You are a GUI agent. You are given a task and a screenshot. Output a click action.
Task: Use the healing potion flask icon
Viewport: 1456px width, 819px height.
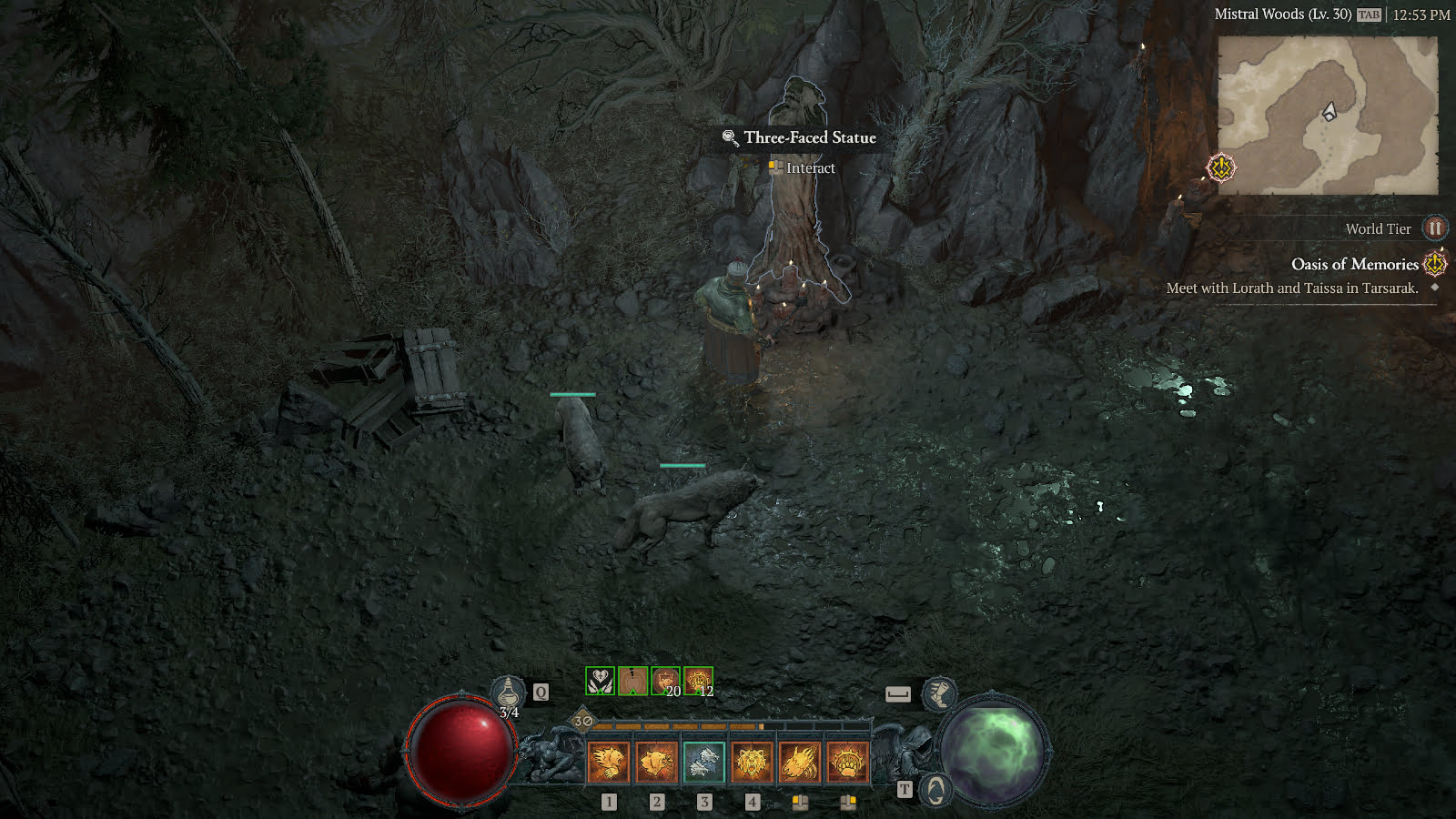tap(508, 693)
